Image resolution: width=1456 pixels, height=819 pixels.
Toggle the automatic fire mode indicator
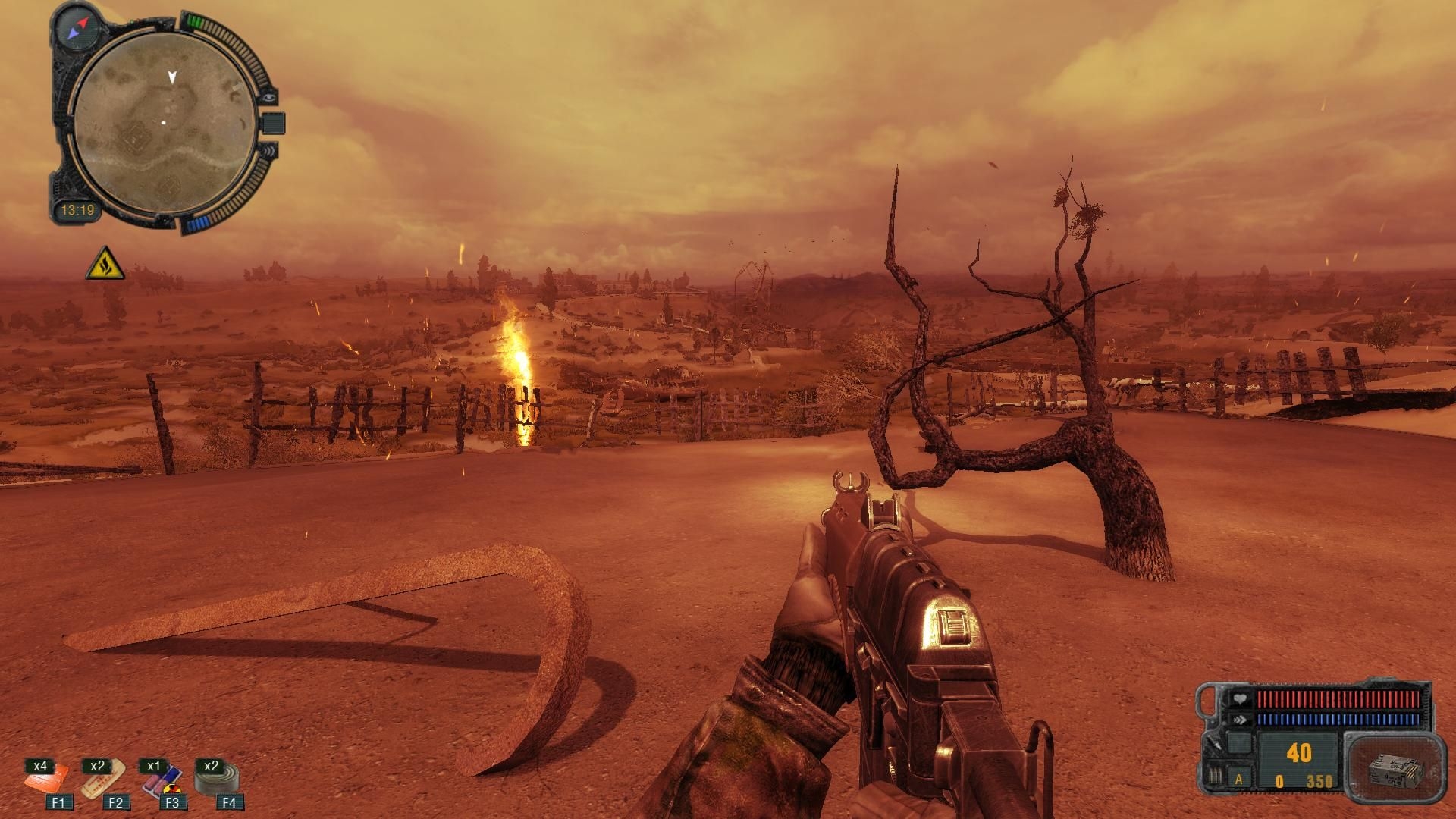coord(1241,779)
